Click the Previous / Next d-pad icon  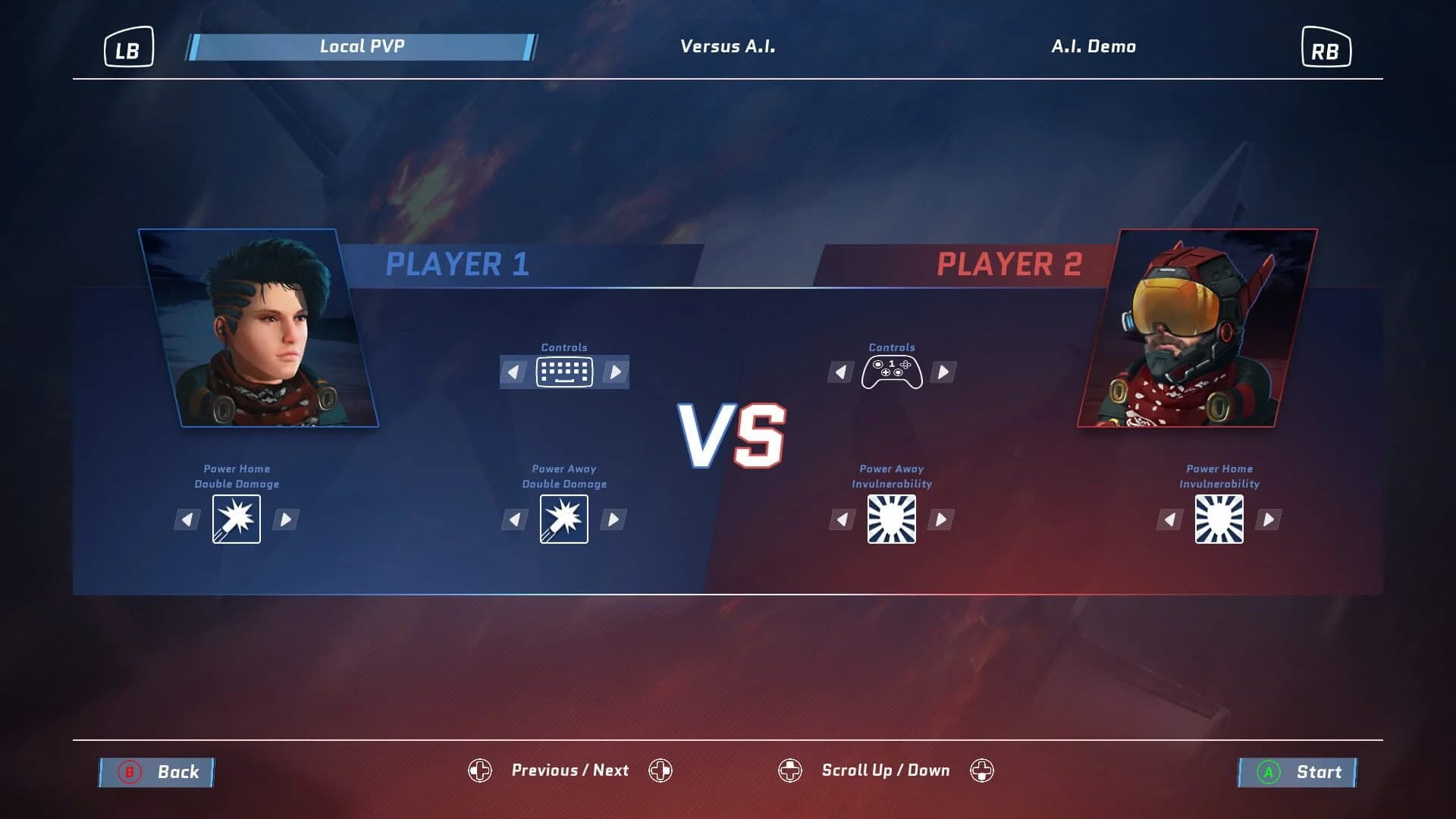[x=479, y=770]
